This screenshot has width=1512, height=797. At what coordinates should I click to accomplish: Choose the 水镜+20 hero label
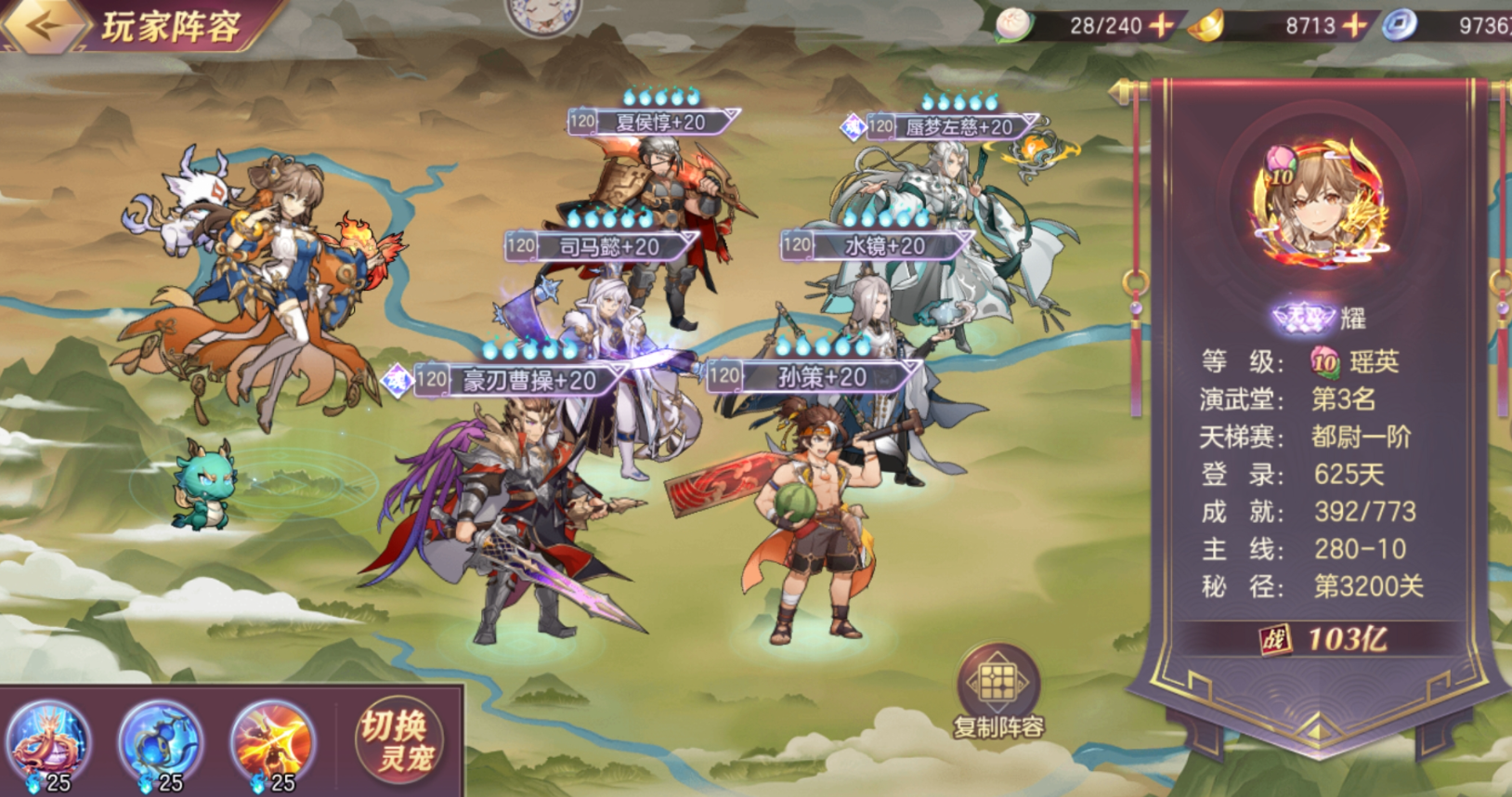pyautogui.click(x=883, y=245)
